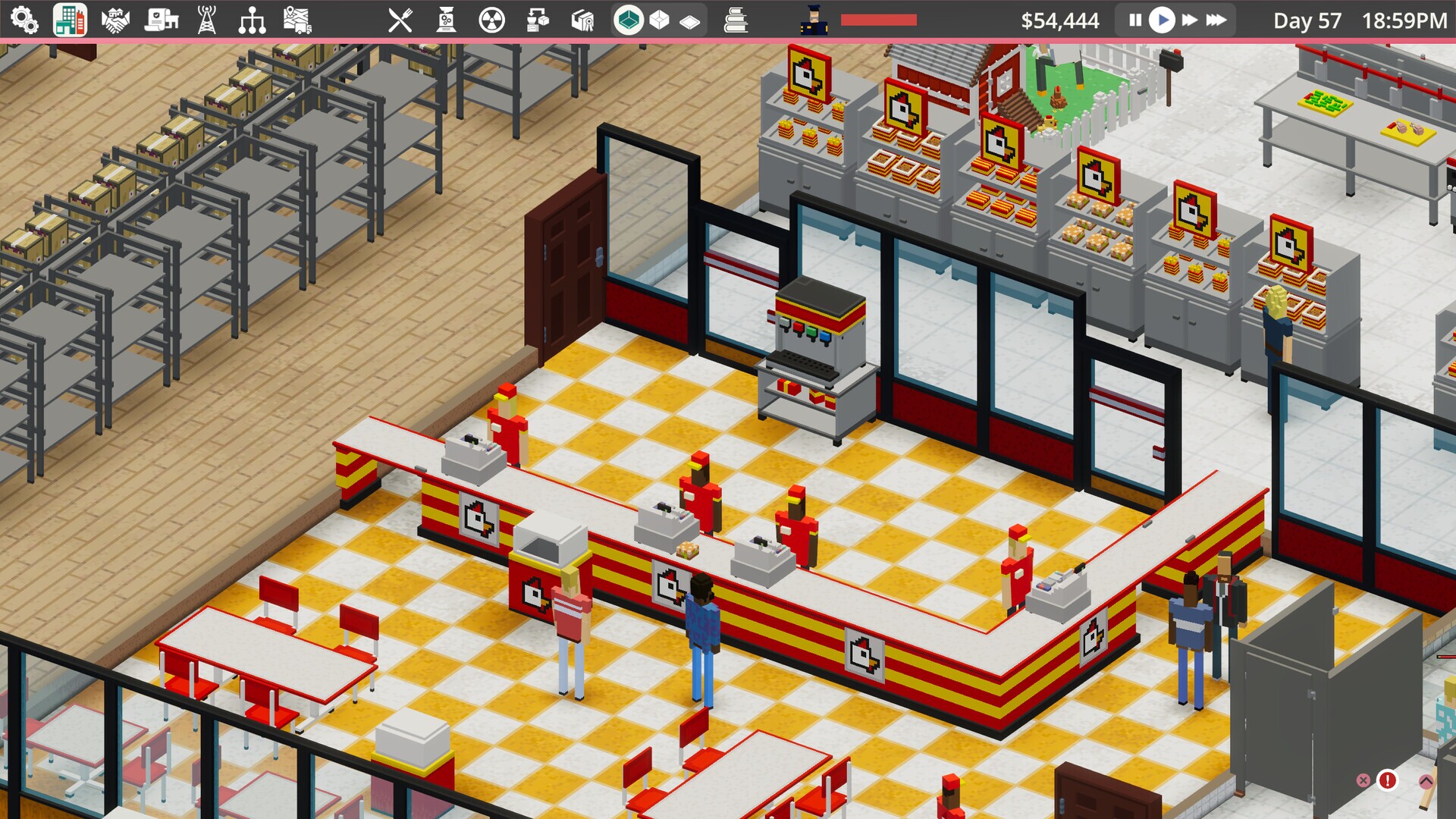Image resolution: width=1456 pixels, height=819 pixels.
Task: Dismiss the notification with the X button
Action: click(1363, 780)
